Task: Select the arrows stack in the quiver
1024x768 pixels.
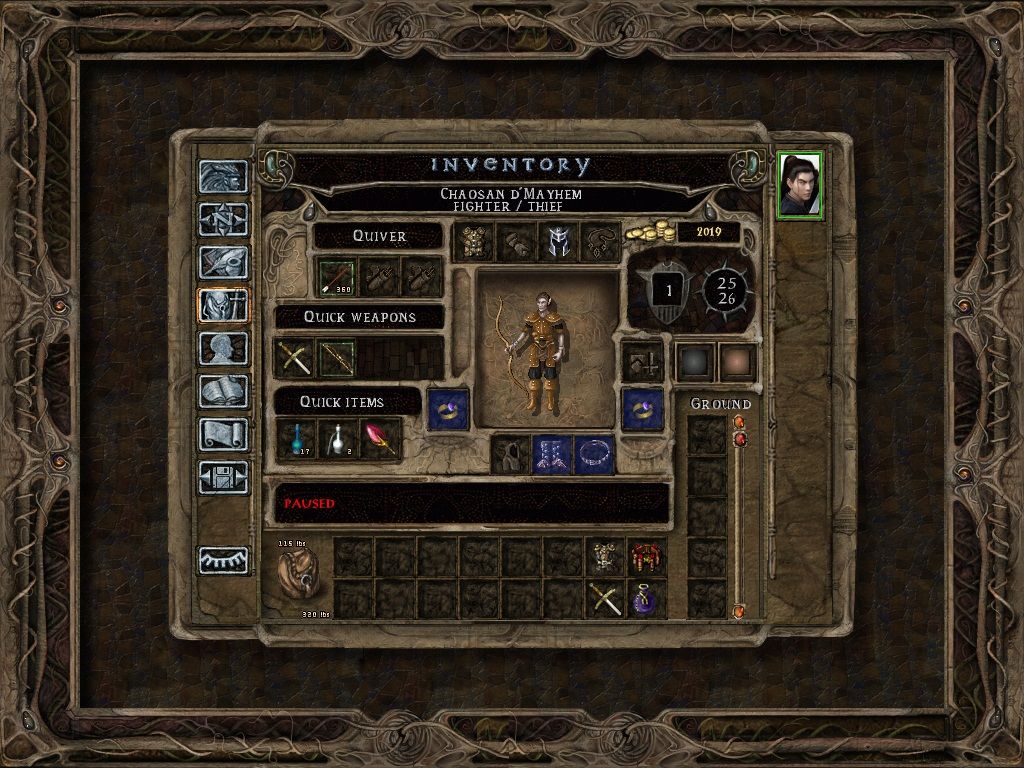Action: (x=337, y=277)
